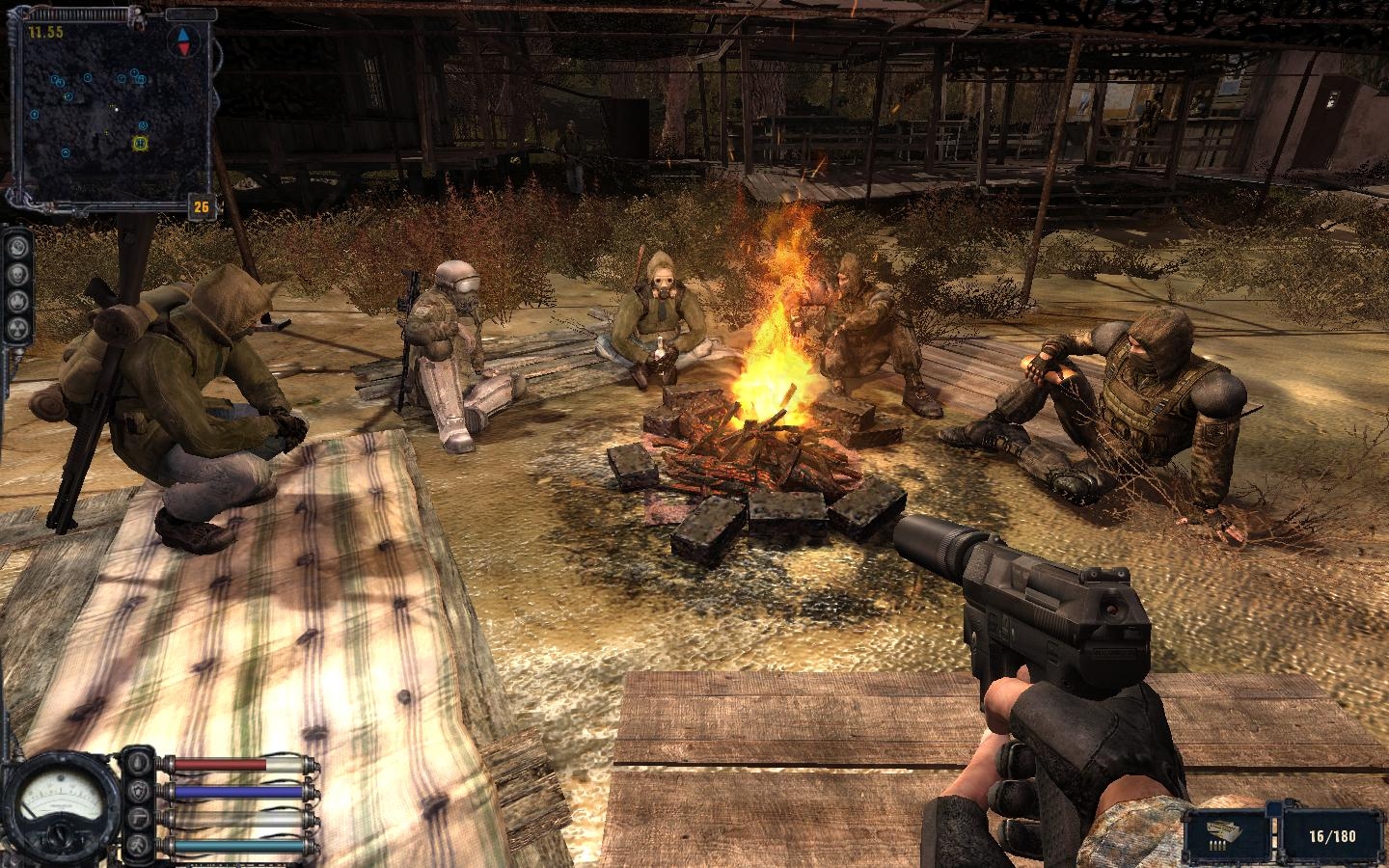Select the psy-emission brain indicator icon
This screenshot has width=1389, height=868.
17,246
